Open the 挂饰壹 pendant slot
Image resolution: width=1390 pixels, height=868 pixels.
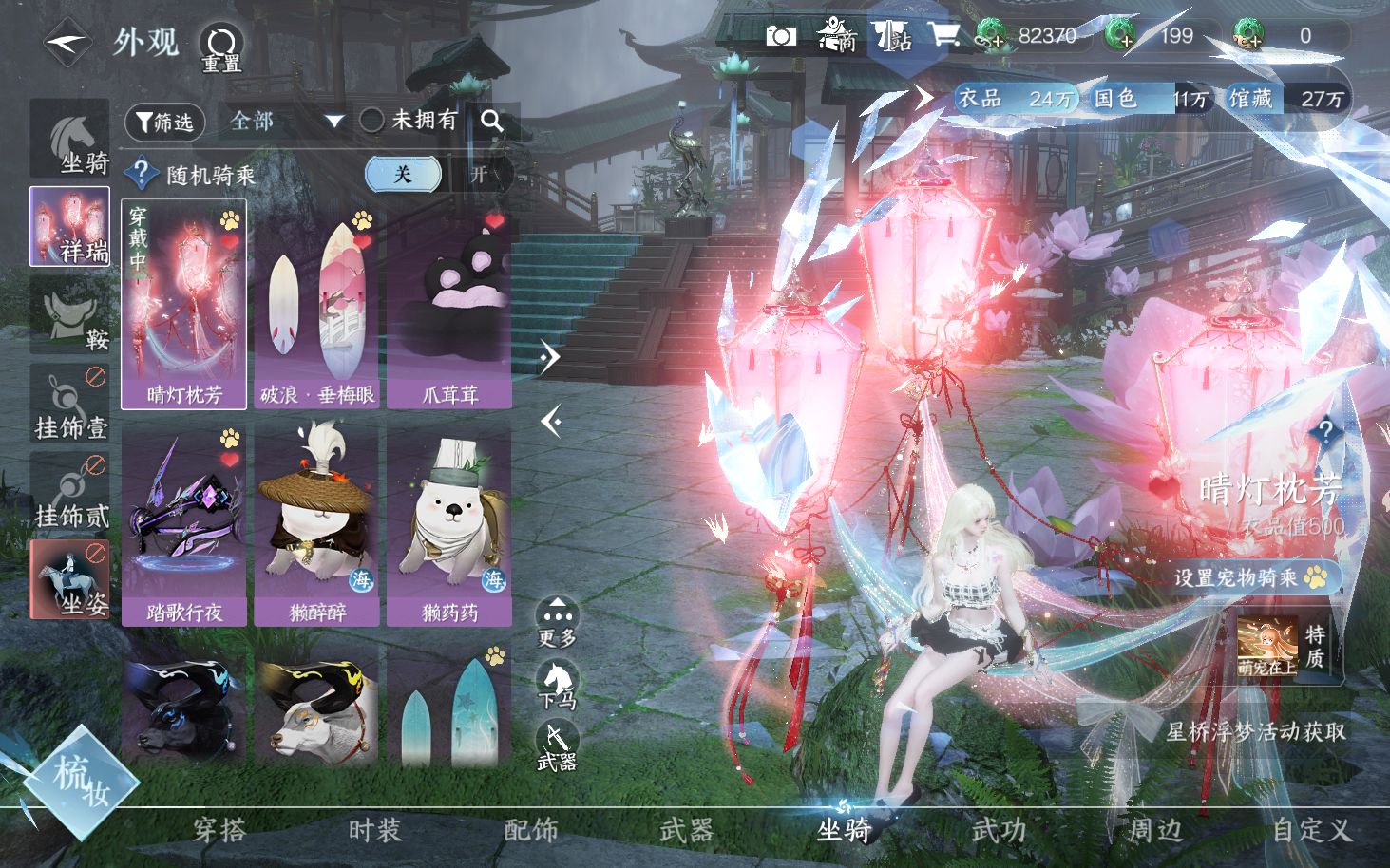pos(70,405)
